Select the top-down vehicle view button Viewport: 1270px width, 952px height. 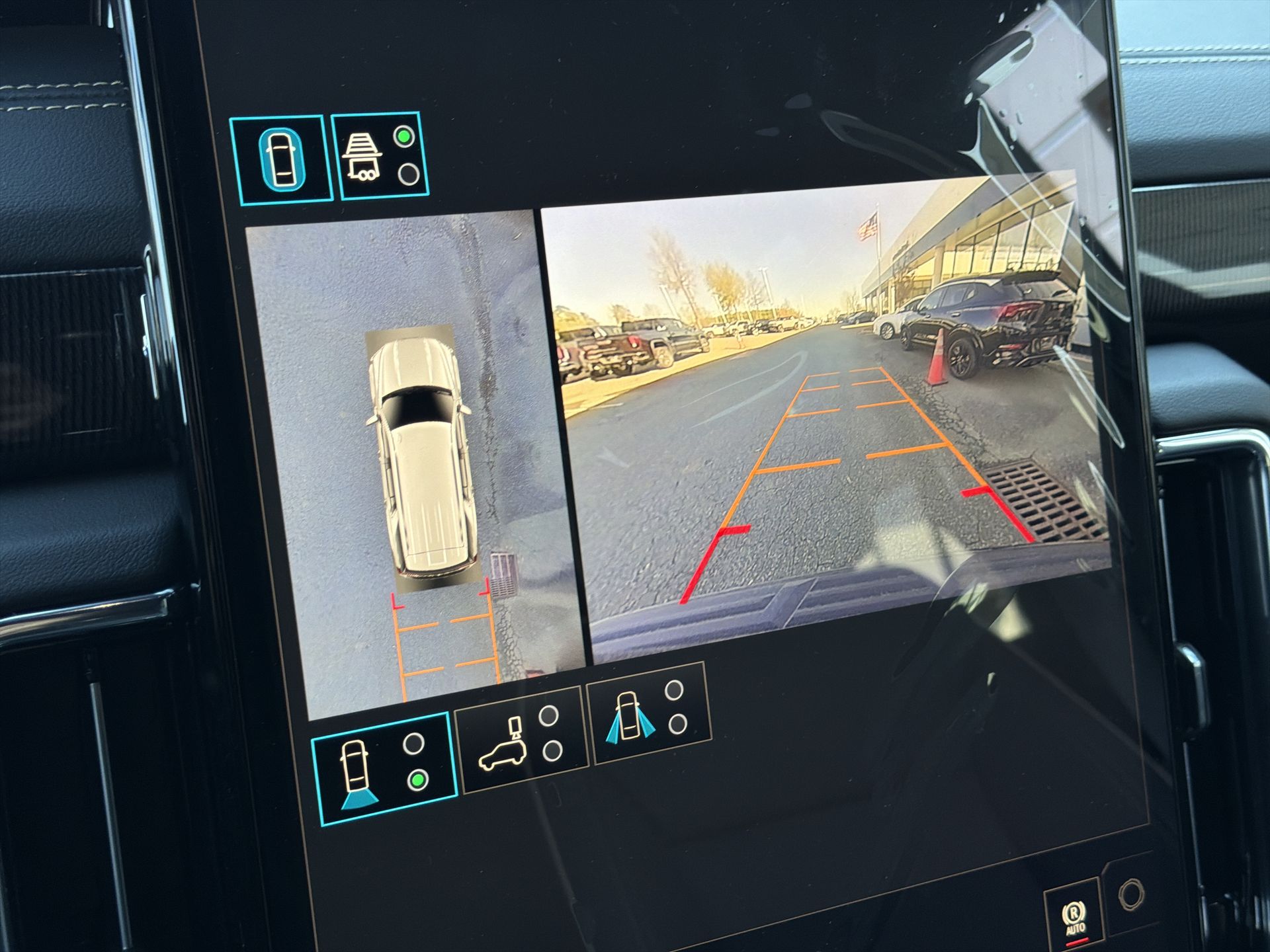coord(281,159)
